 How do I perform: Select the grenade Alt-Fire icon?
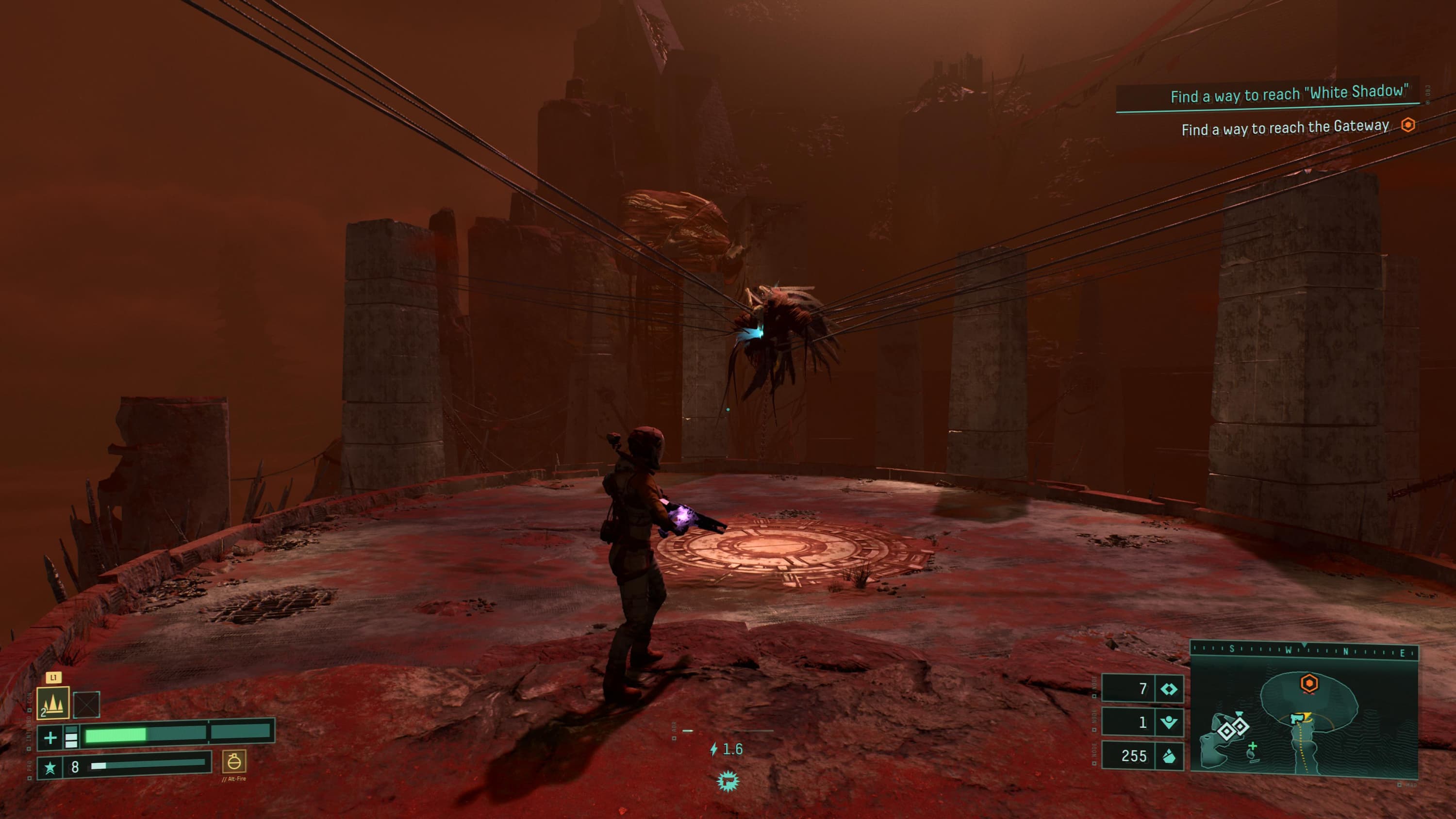(233, 762)
